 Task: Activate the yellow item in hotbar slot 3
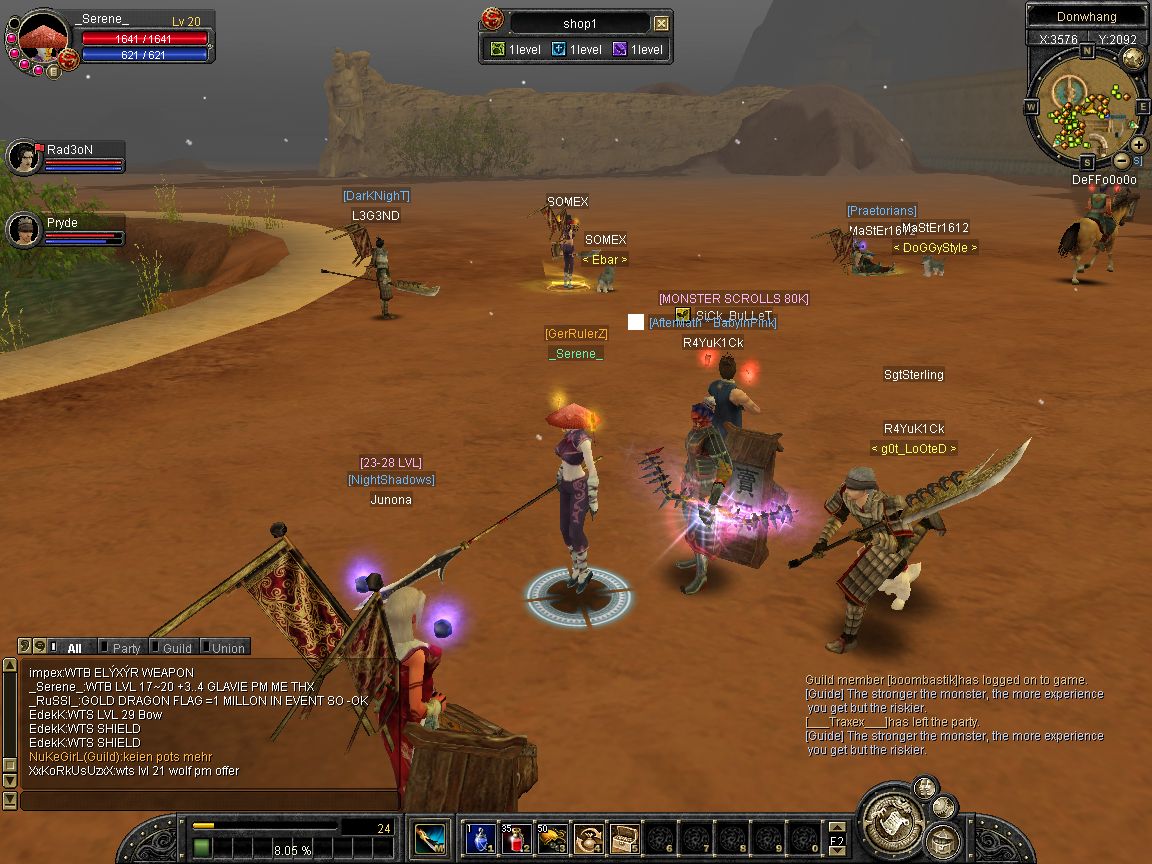click(x=553, y=837)
